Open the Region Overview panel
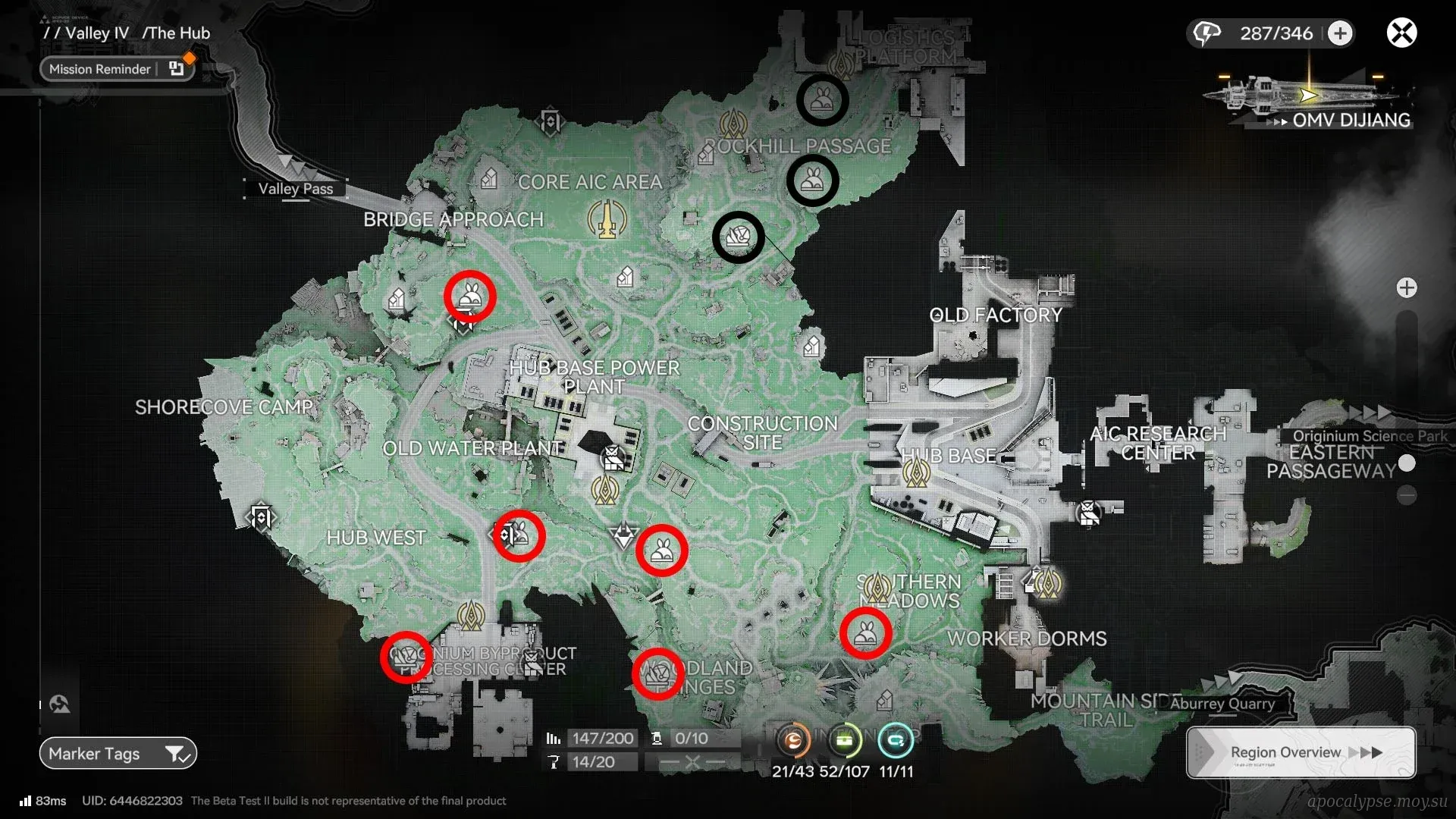 click(x=1301, y=752)
